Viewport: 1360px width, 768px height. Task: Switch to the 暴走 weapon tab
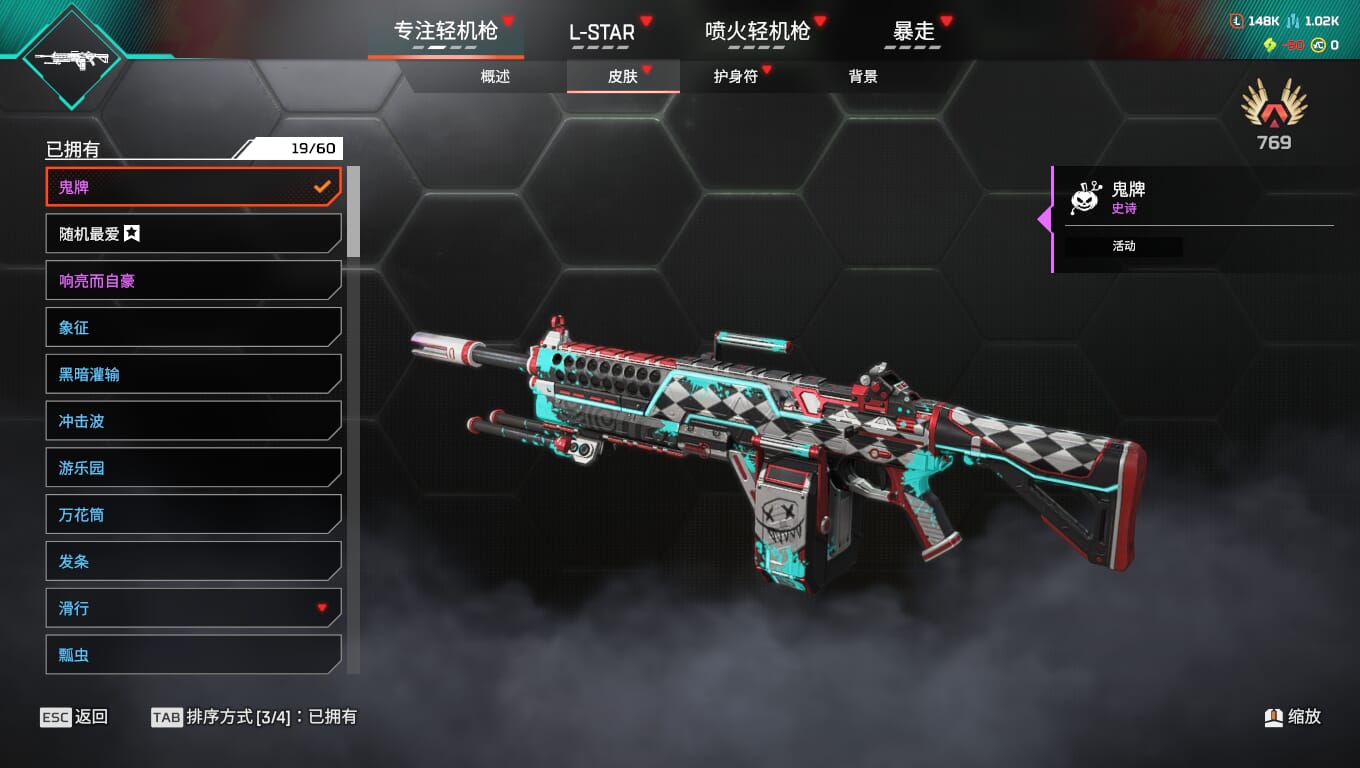pyautogui.click(x=913, y=32)
